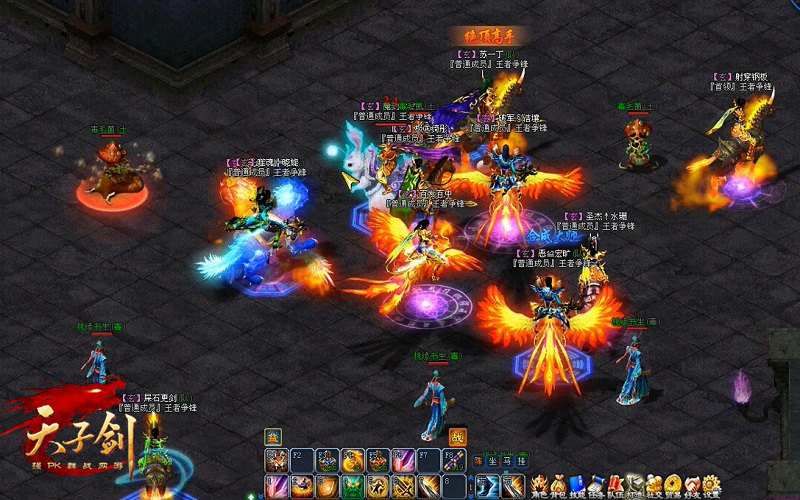
Task: Use the F1 tiger skill slot
Action: (275, 461)
